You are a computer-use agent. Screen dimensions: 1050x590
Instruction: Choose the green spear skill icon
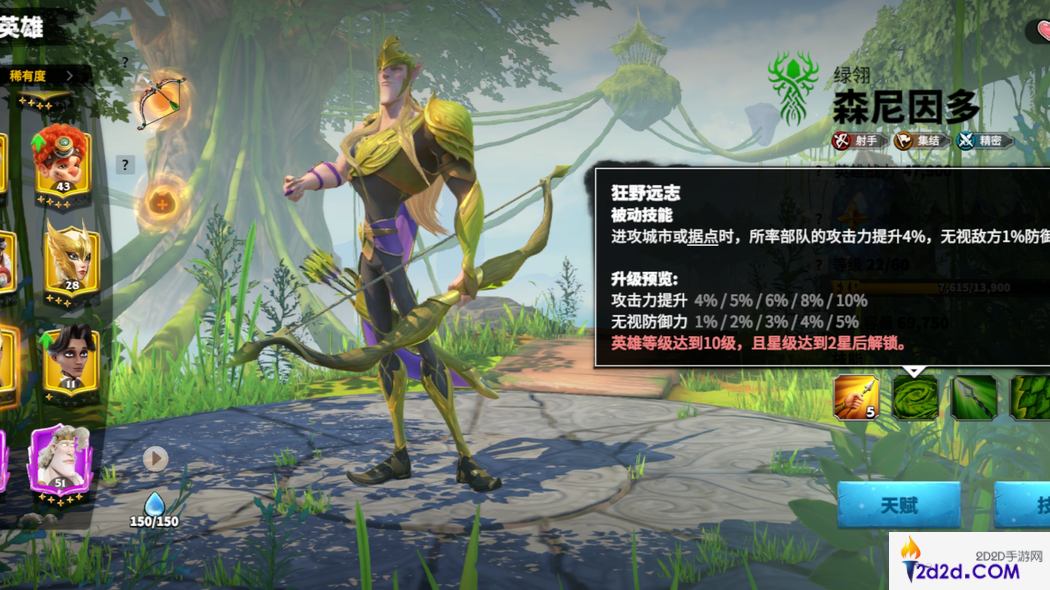coord(973,396)
